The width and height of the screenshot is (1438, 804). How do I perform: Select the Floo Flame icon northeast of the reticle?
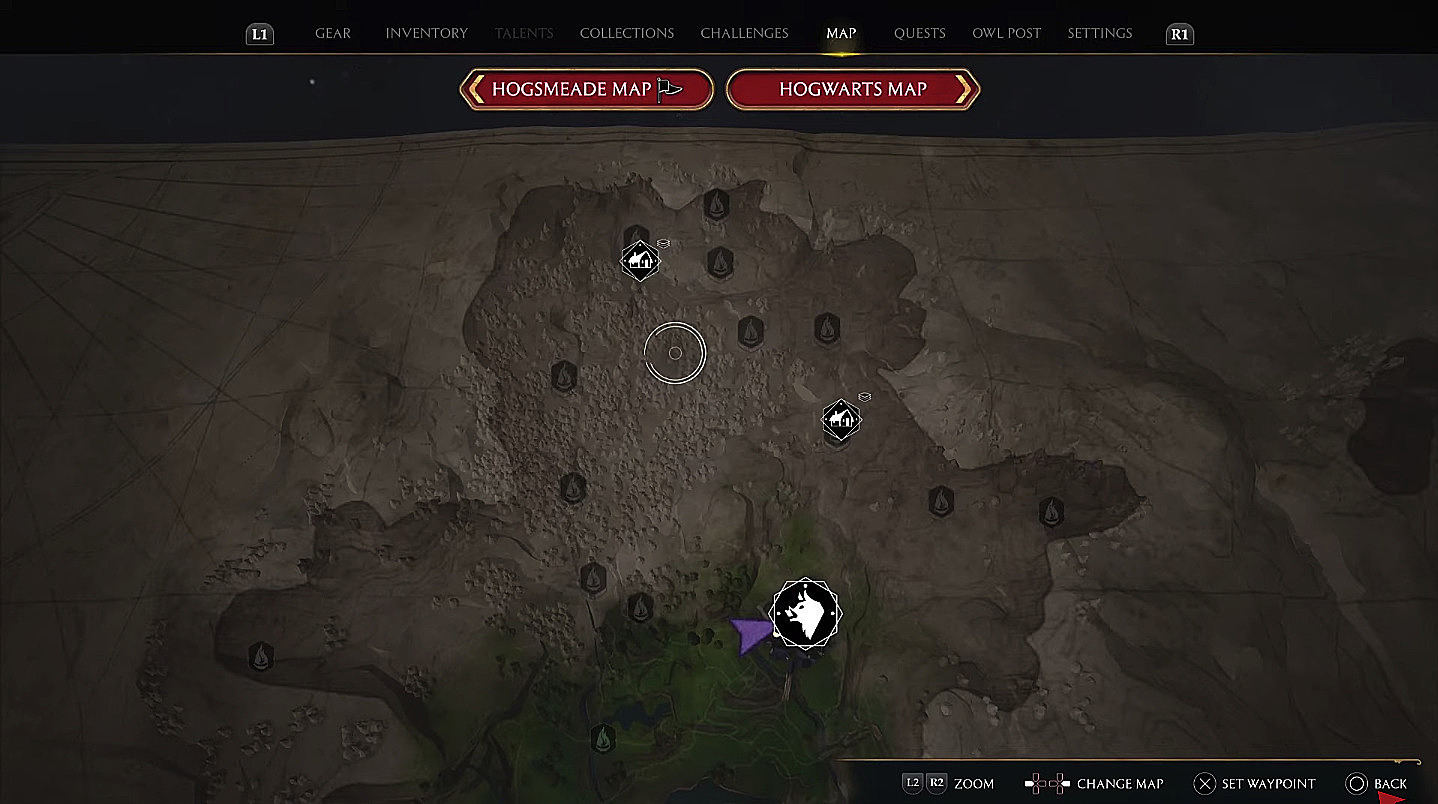coord(752,333)
